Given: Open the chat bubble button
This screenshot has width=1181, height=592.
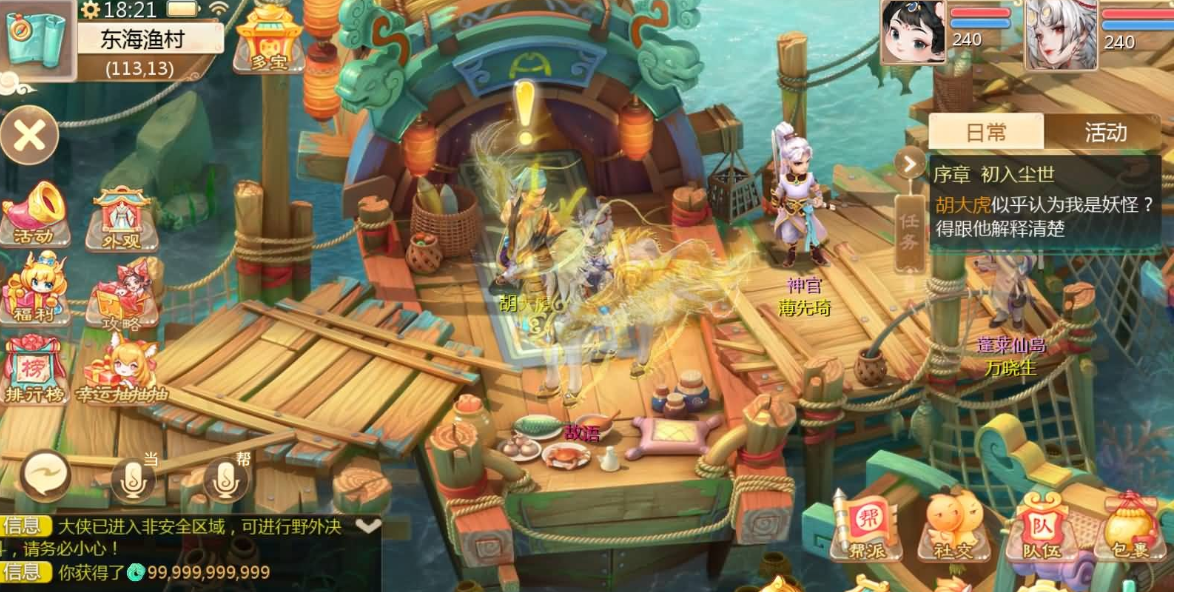Looking at the screenshot, I should coord(46,475).
